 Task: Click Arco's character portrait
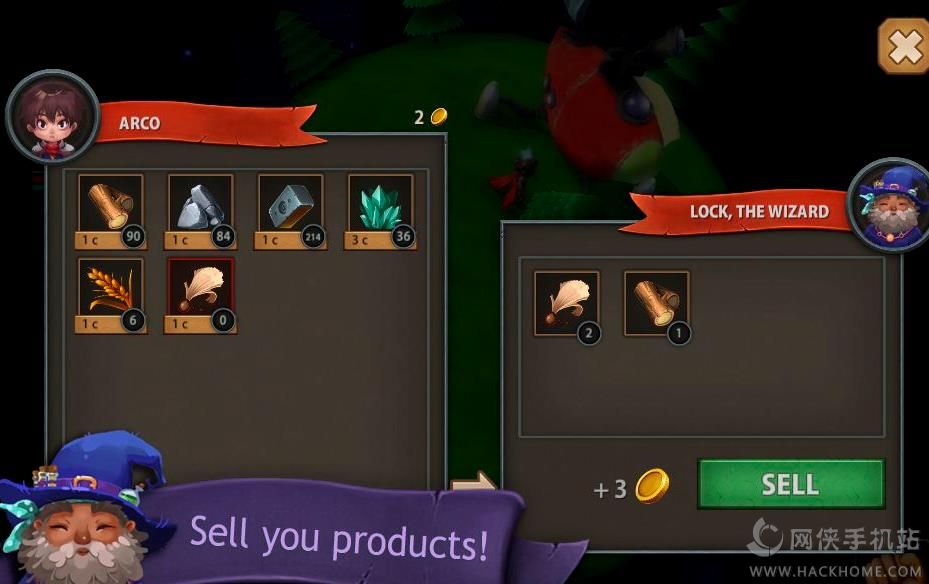(x=52, y=117)
